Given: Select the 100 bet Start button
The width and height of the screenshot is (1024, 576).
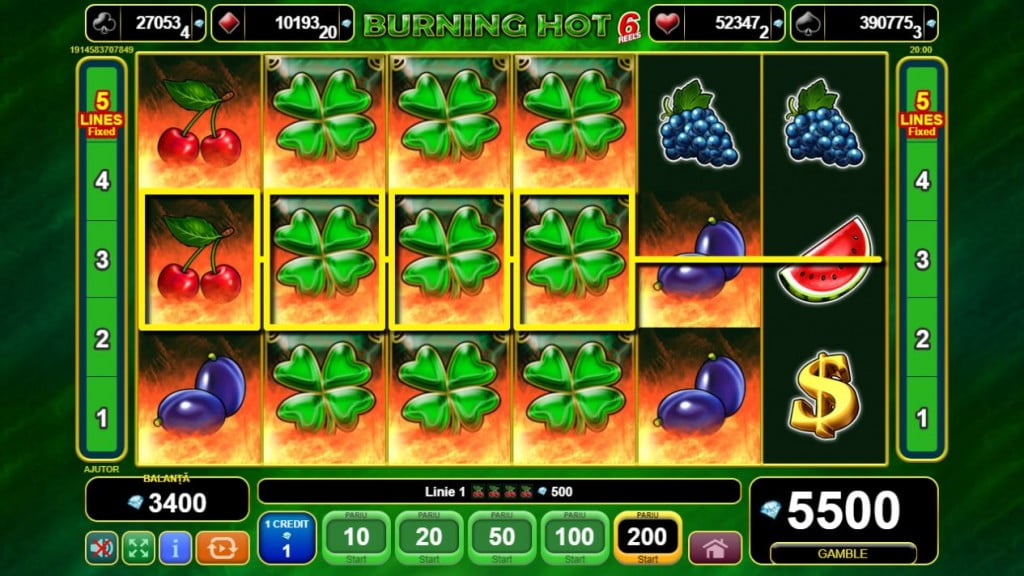Looking at the screenshot, I should click(x=574, y=538).
